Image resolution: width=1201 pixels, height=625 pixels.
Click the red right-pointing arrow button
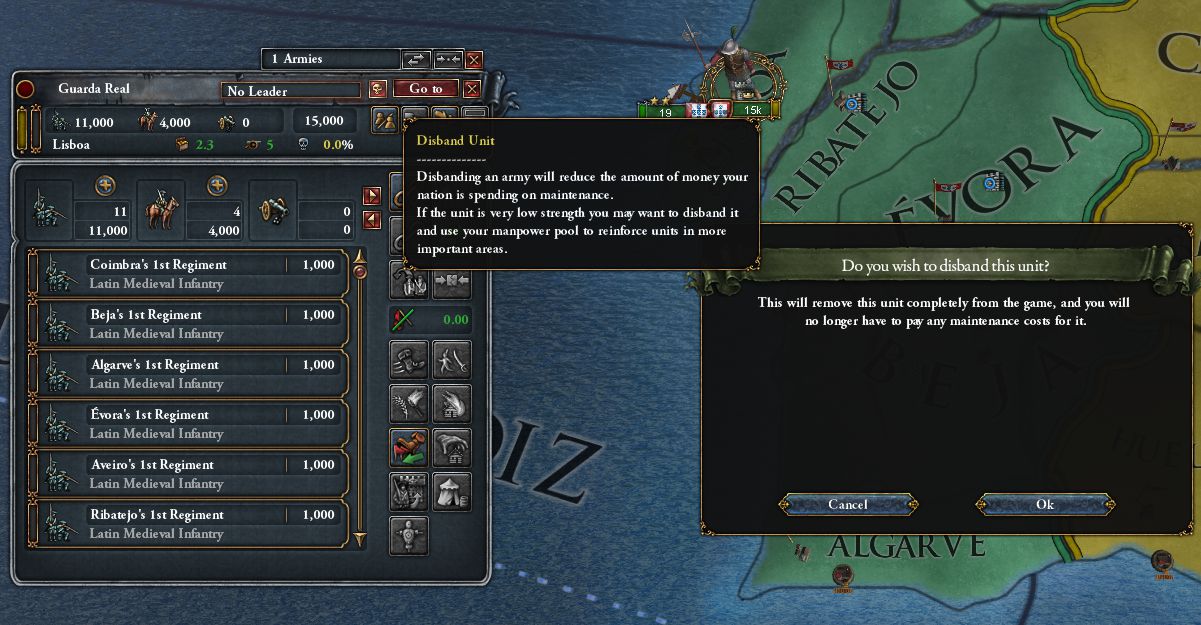pos(372,197)
